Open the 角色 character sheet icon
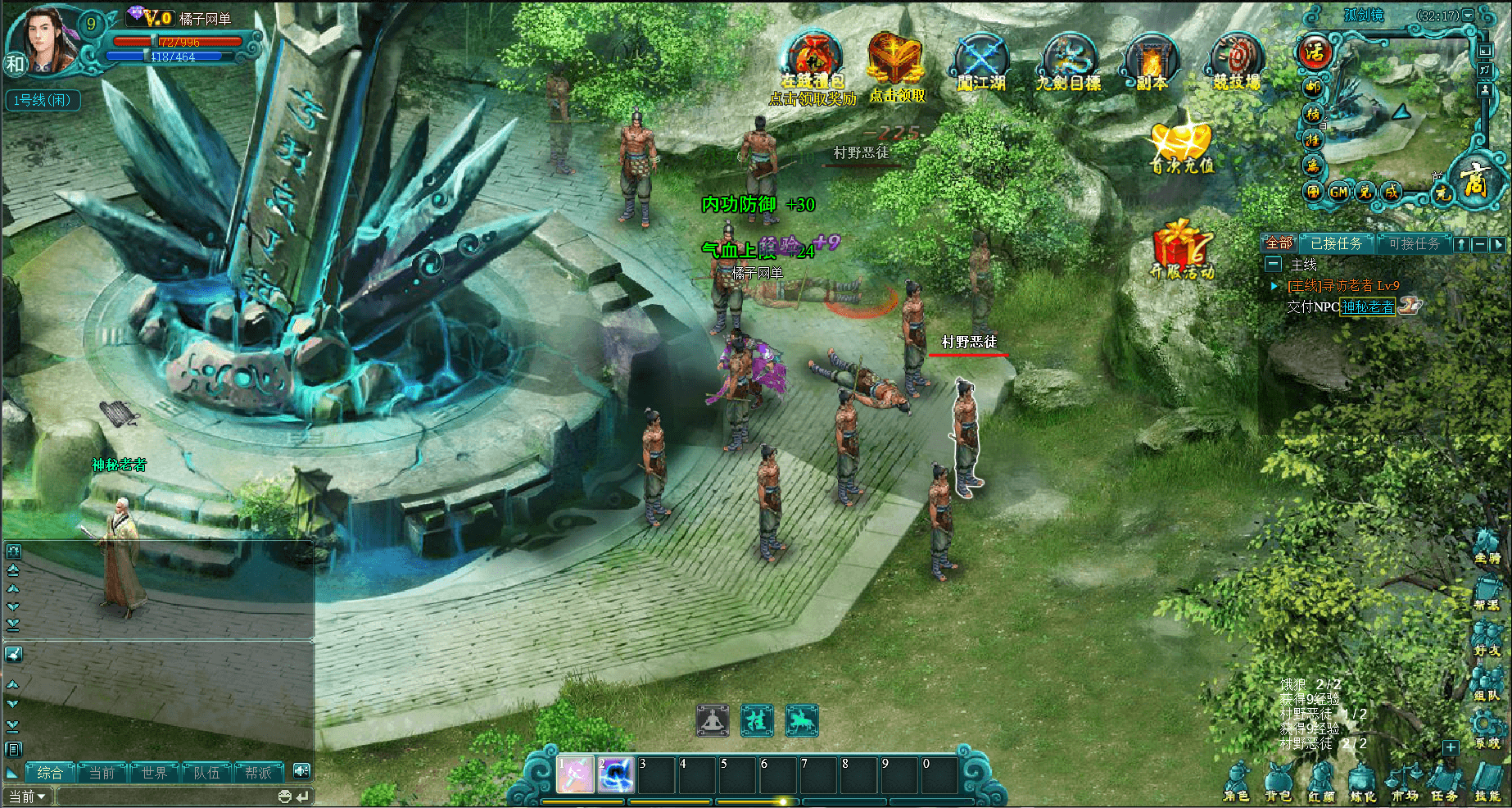1512x808 pixels. coord(1236,781)
